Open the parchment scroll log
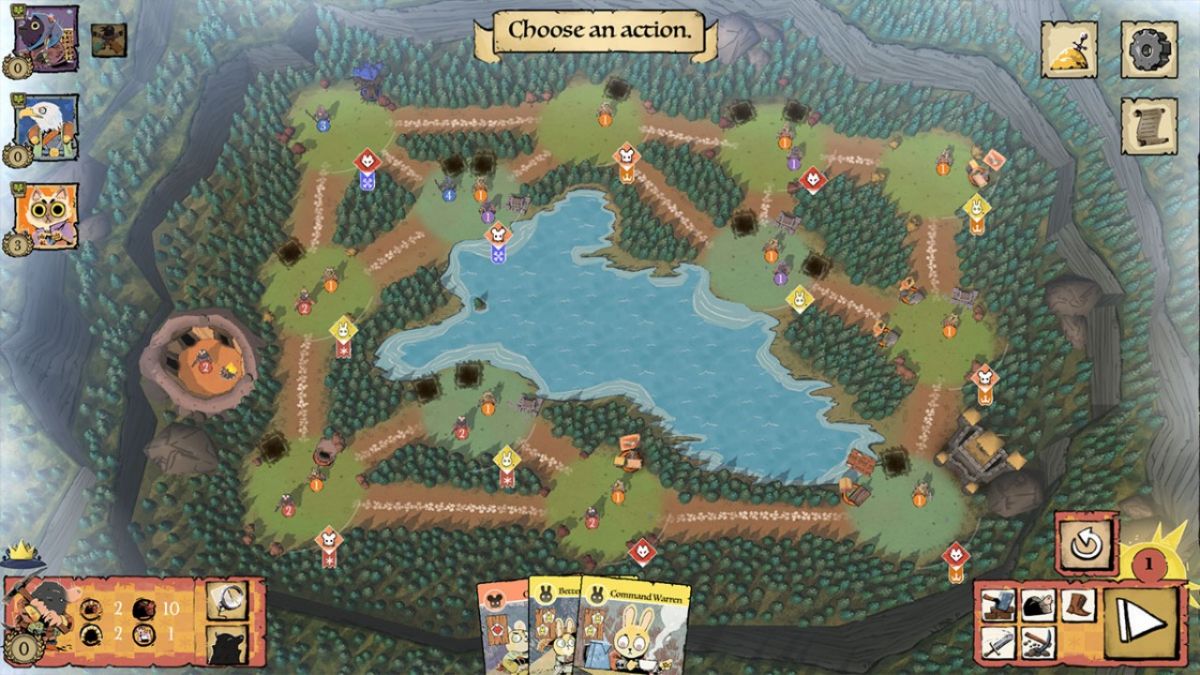 point(1148,126)
